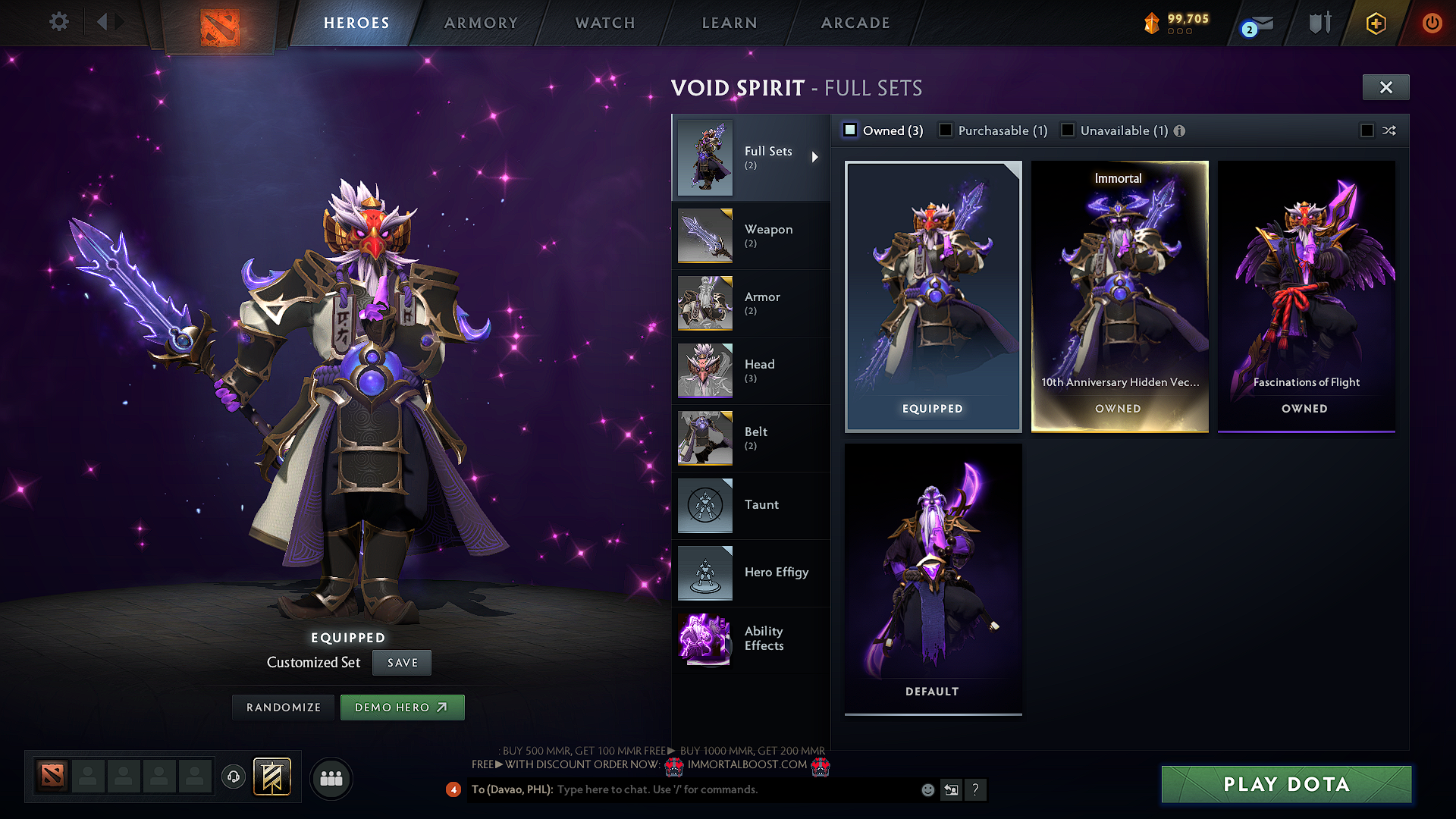Viewport: 1456px width, 819px height.
Task: Click the Dota Plus hexagon plus icon
Action: point(1374,23)
